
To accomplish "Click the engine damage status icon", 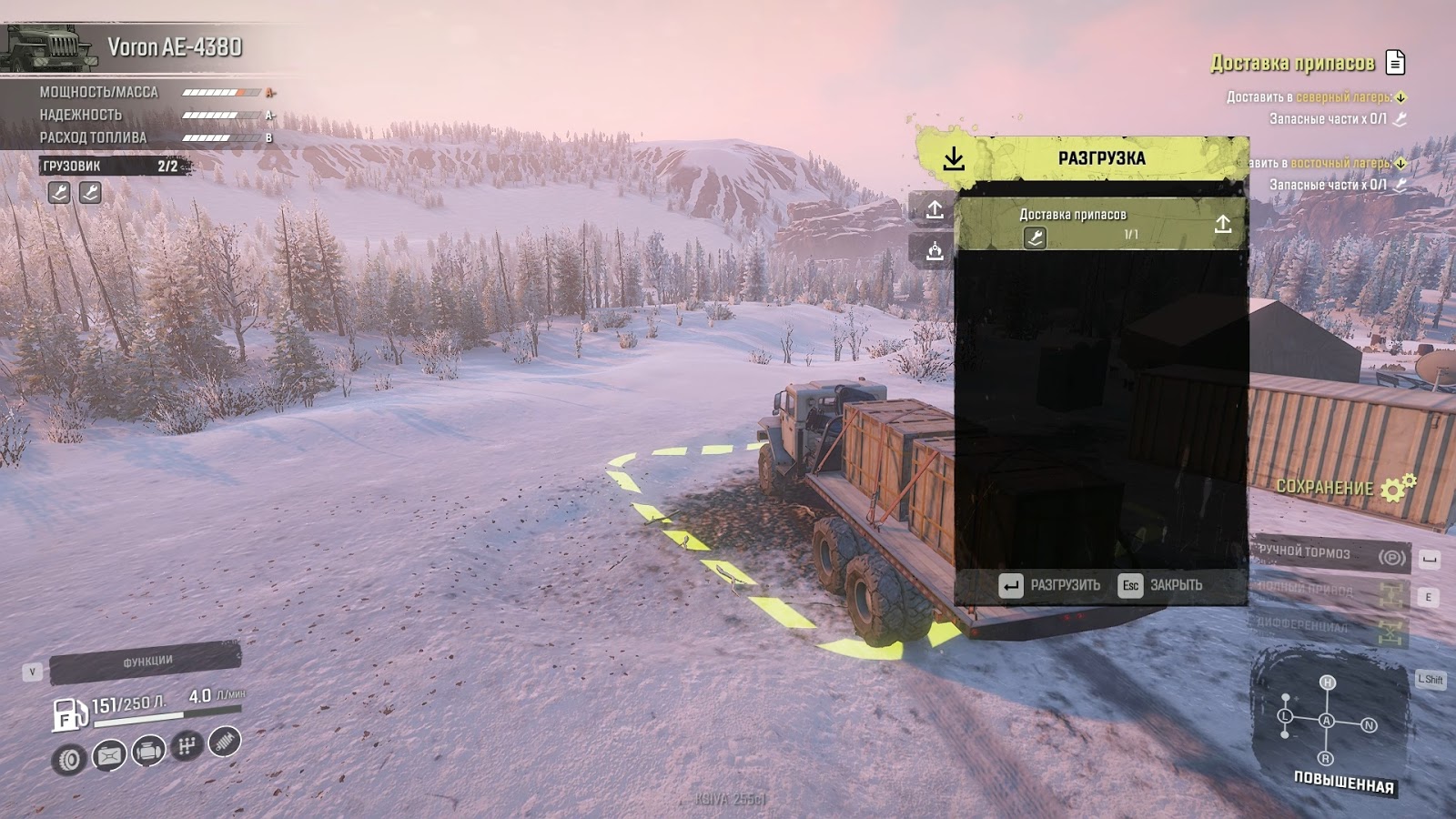I will [148, 752].
